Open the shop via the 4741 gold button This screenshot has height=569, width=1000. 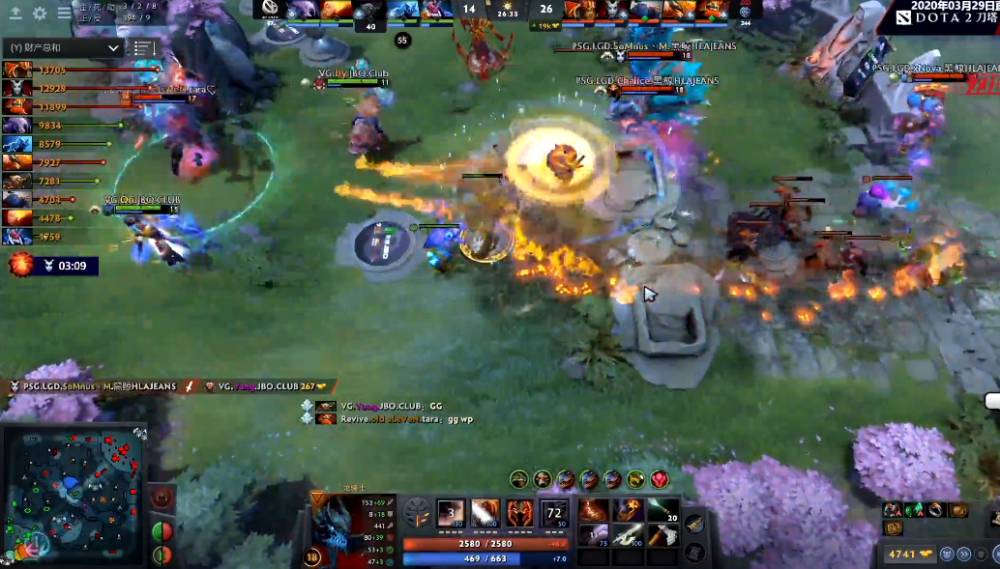point(911,553)
